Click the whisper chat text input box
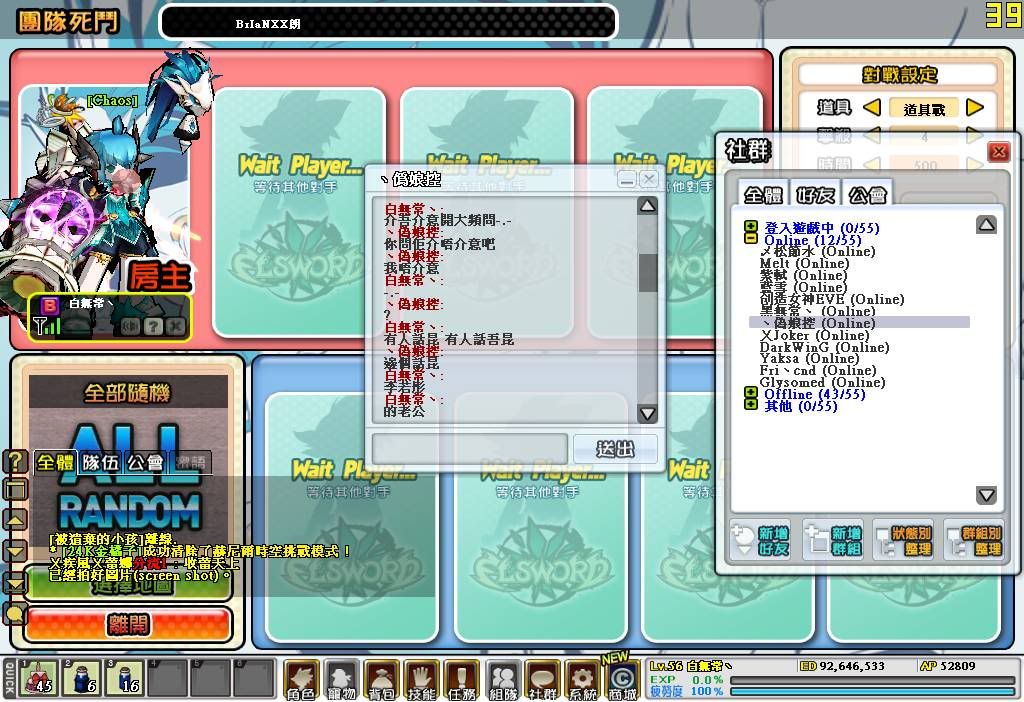 coord(470,449)
